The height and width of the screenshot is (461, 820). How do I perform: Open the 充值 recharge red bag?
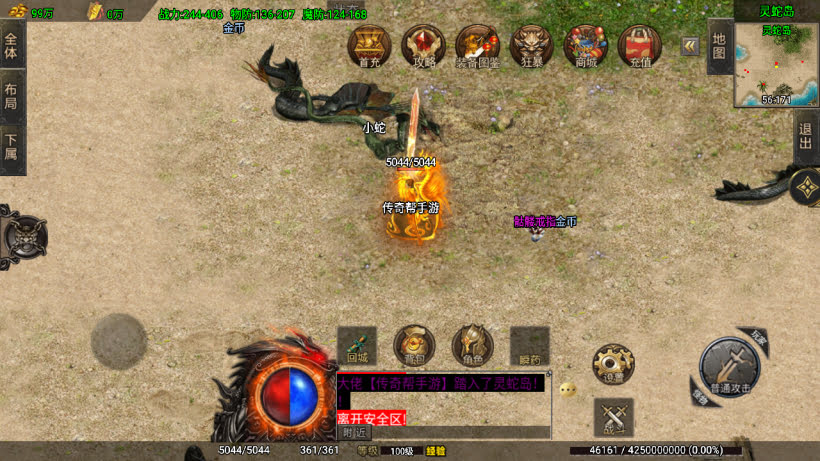point(640,46)
